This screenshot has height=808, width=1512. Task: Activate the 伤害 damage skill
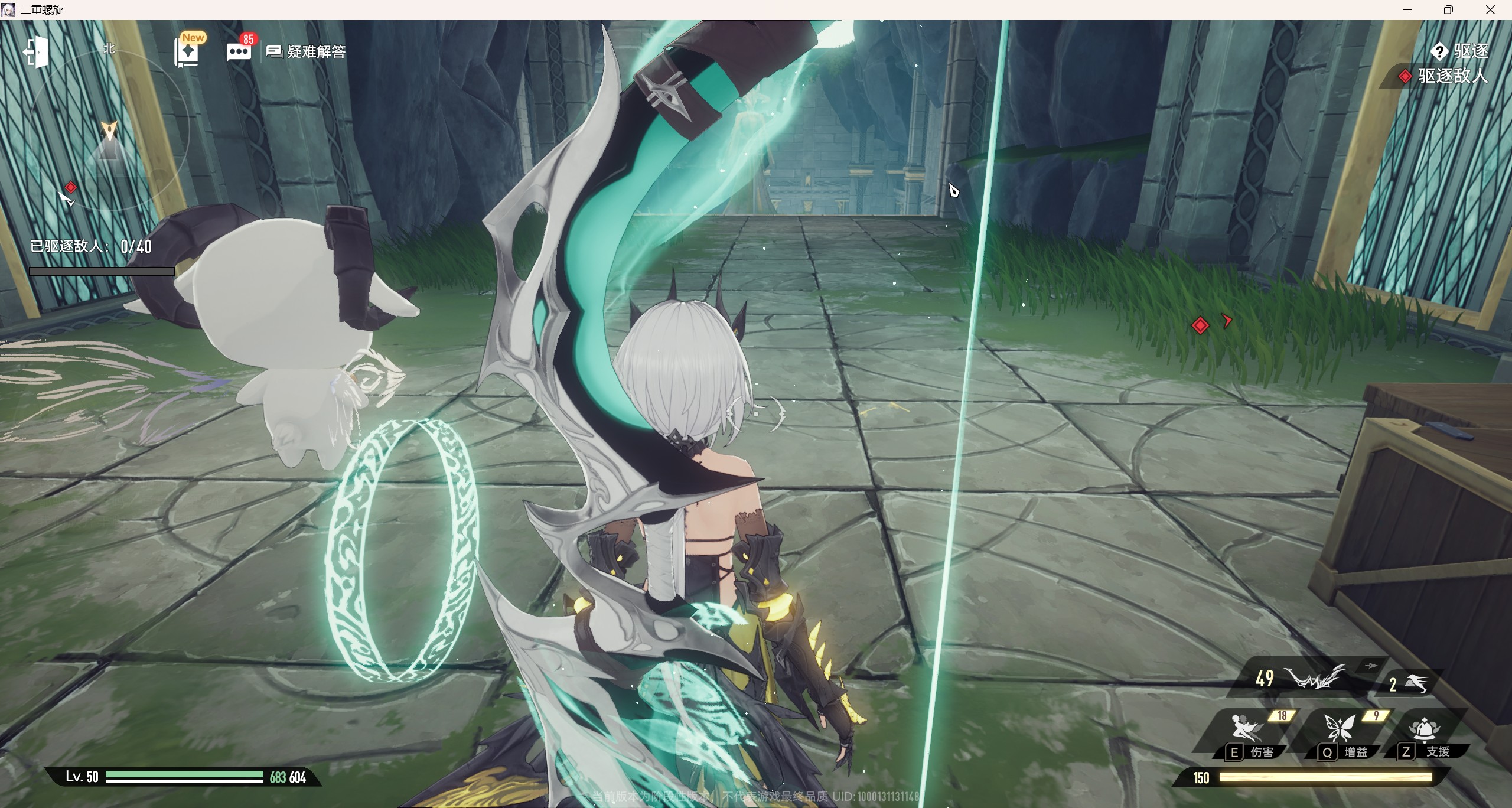pos(1246,730)
